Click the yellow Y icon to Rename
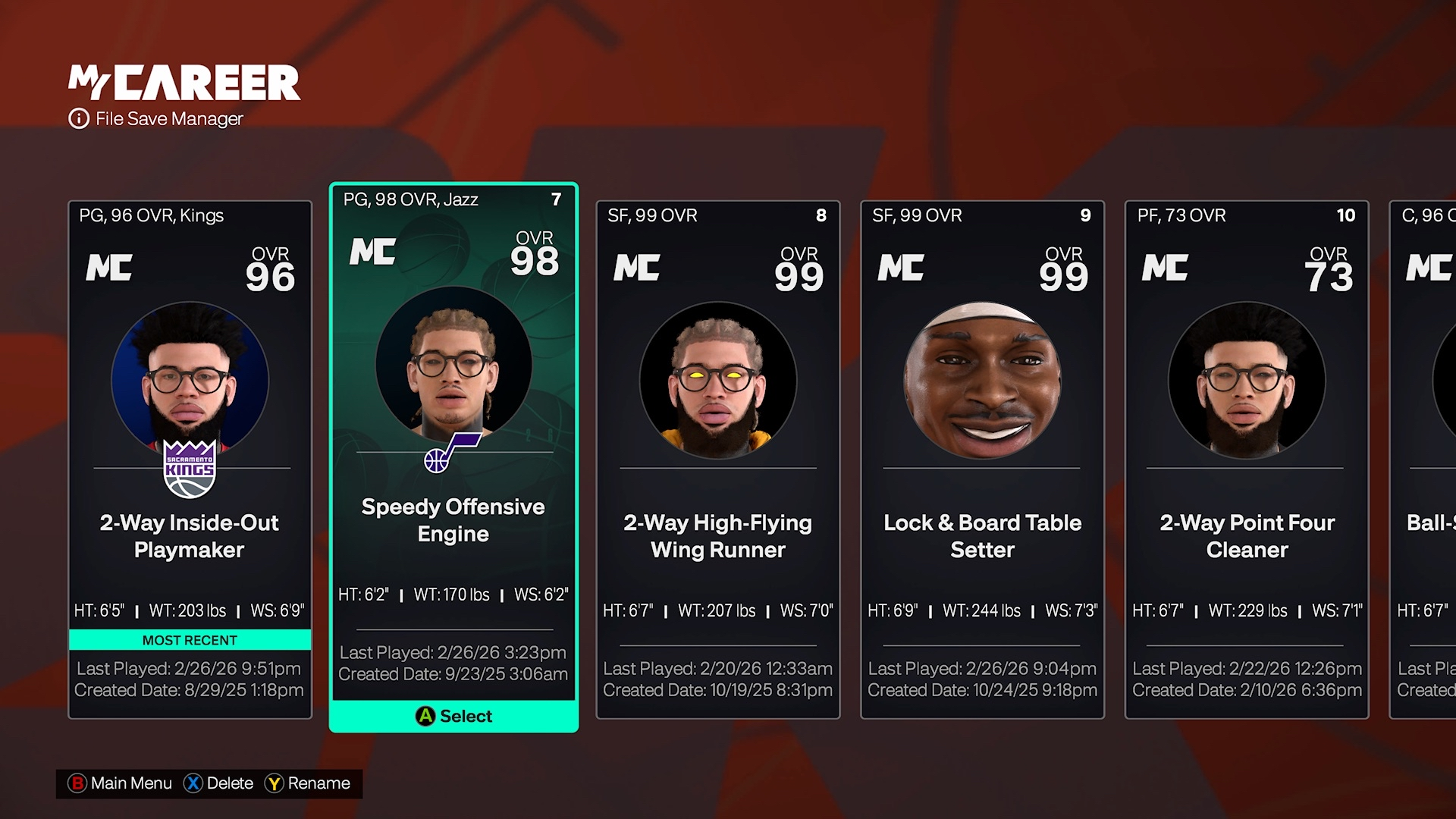1456x819 pixels. (x=274, y=783)
